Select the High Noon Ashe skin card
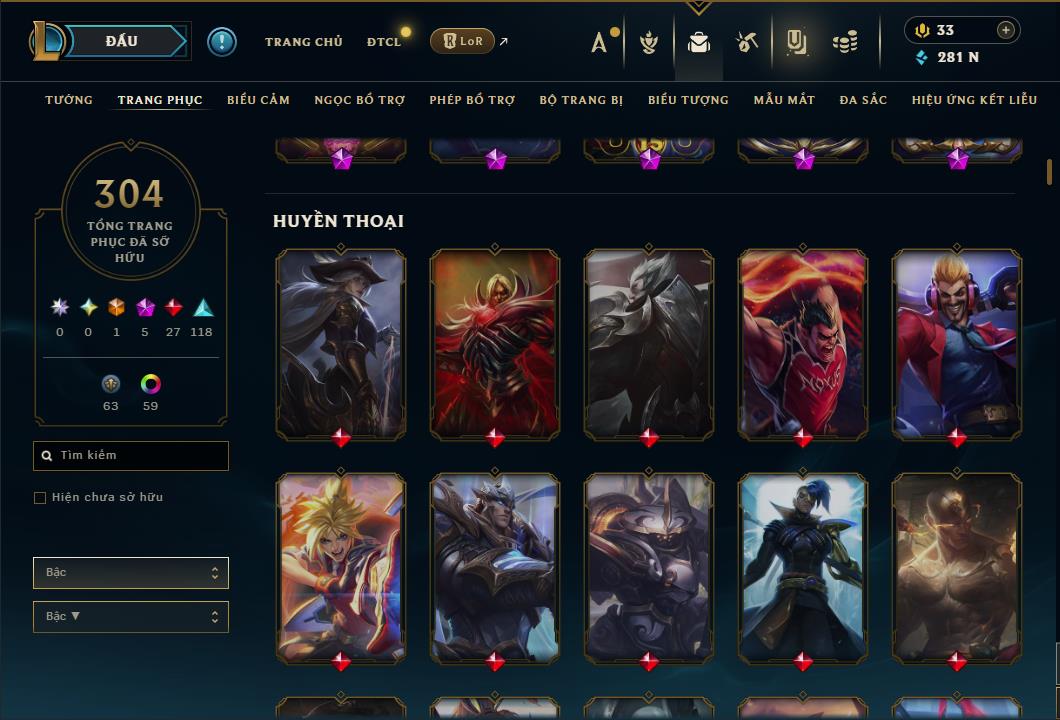Screen dimensions: 1060x720 [x=341, y=342]
